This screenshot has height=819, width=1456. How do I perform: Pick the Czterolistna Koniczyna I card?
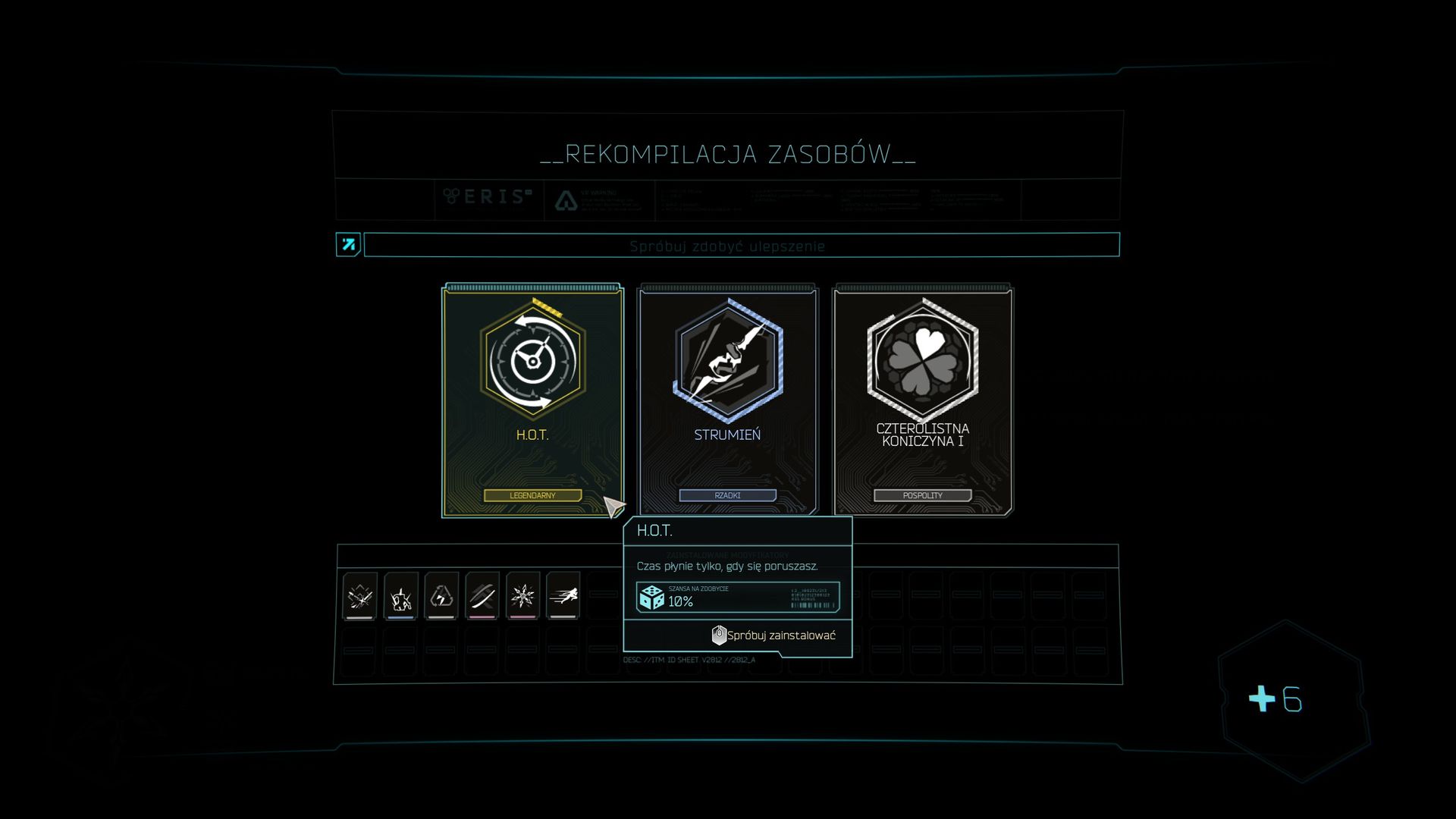922,400
